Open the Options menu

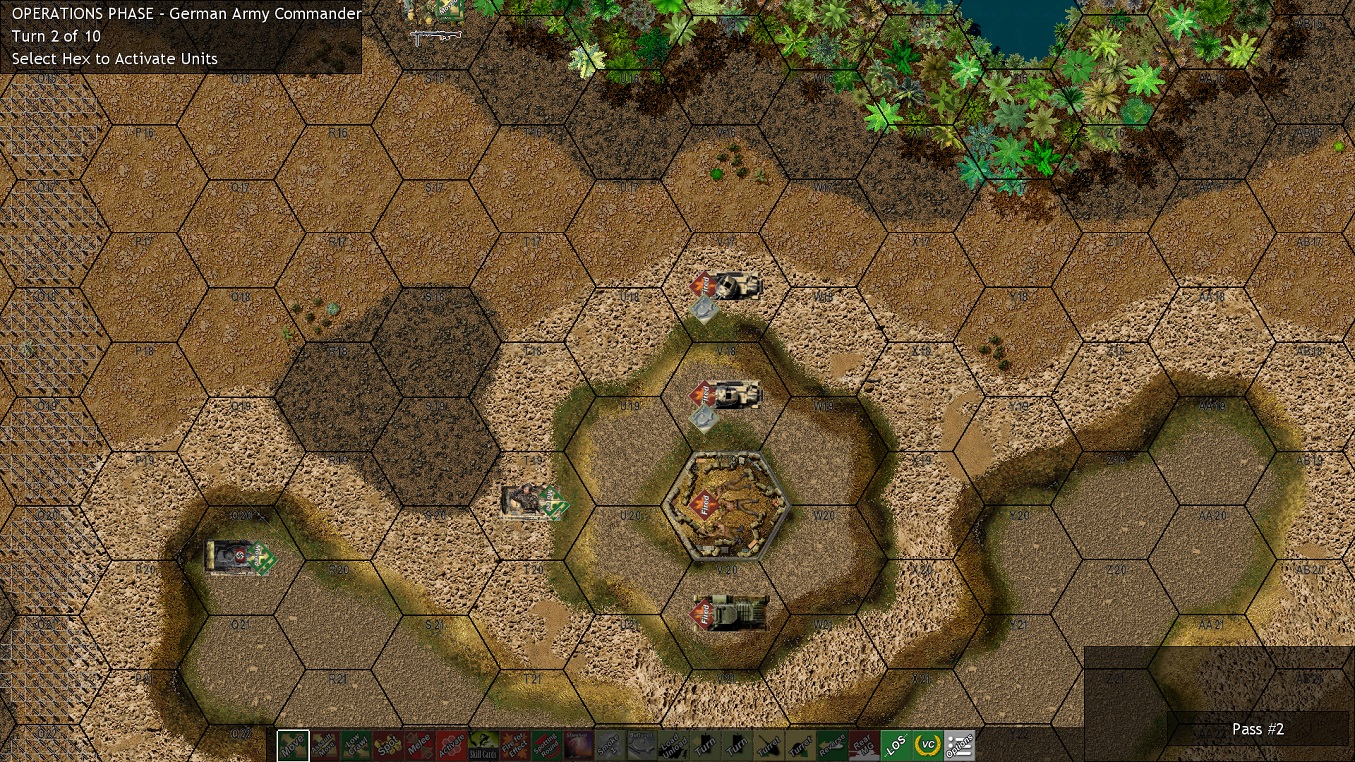(961, 745)
